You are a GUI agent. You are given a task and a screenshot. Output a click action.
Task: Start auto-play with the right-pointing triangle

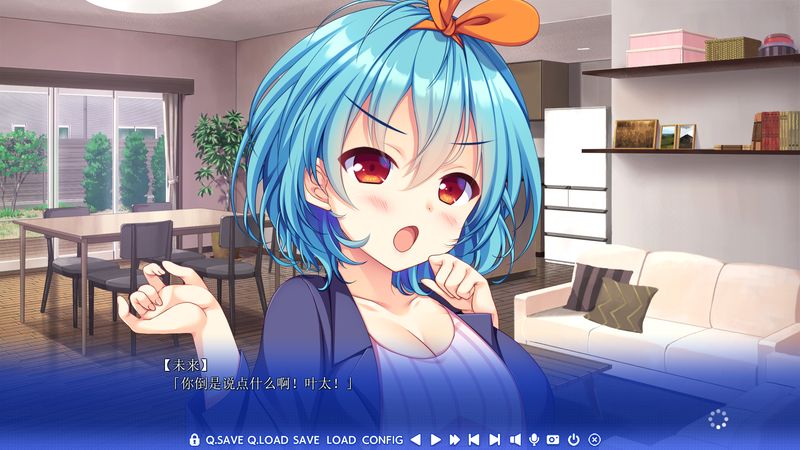click(436, 440)
